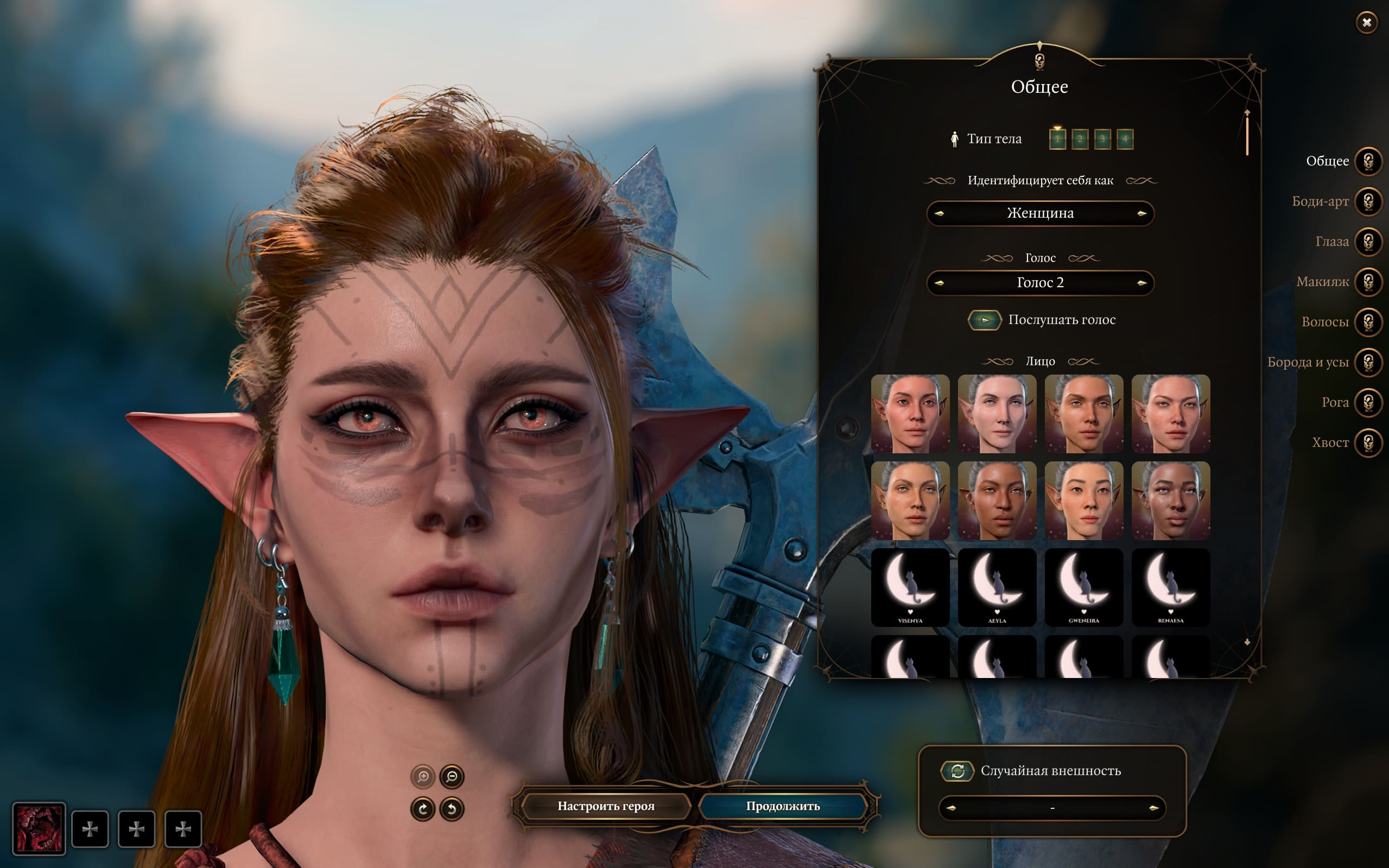
Task: Select the previous voice option
Action: [940, 283]
